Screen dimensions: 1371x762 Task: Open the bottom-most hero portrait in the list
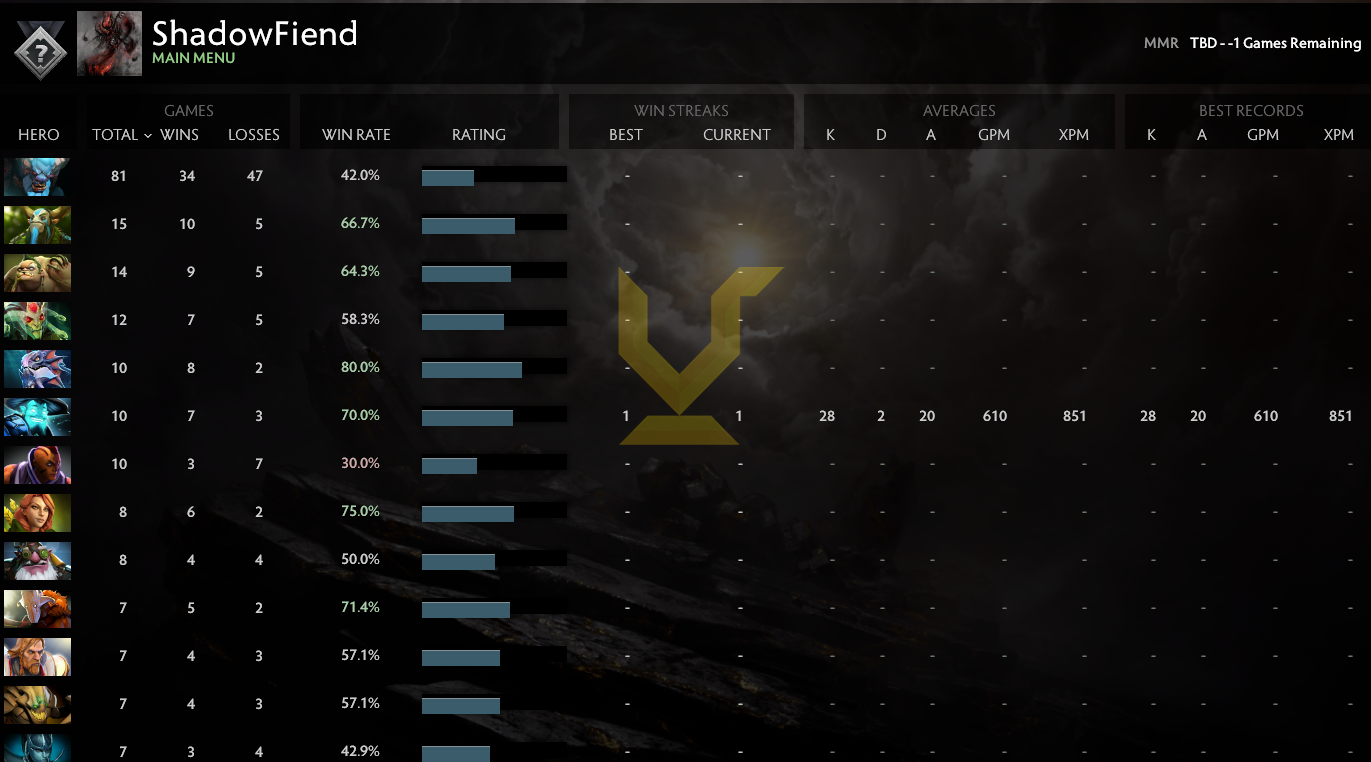pos(37,750)
